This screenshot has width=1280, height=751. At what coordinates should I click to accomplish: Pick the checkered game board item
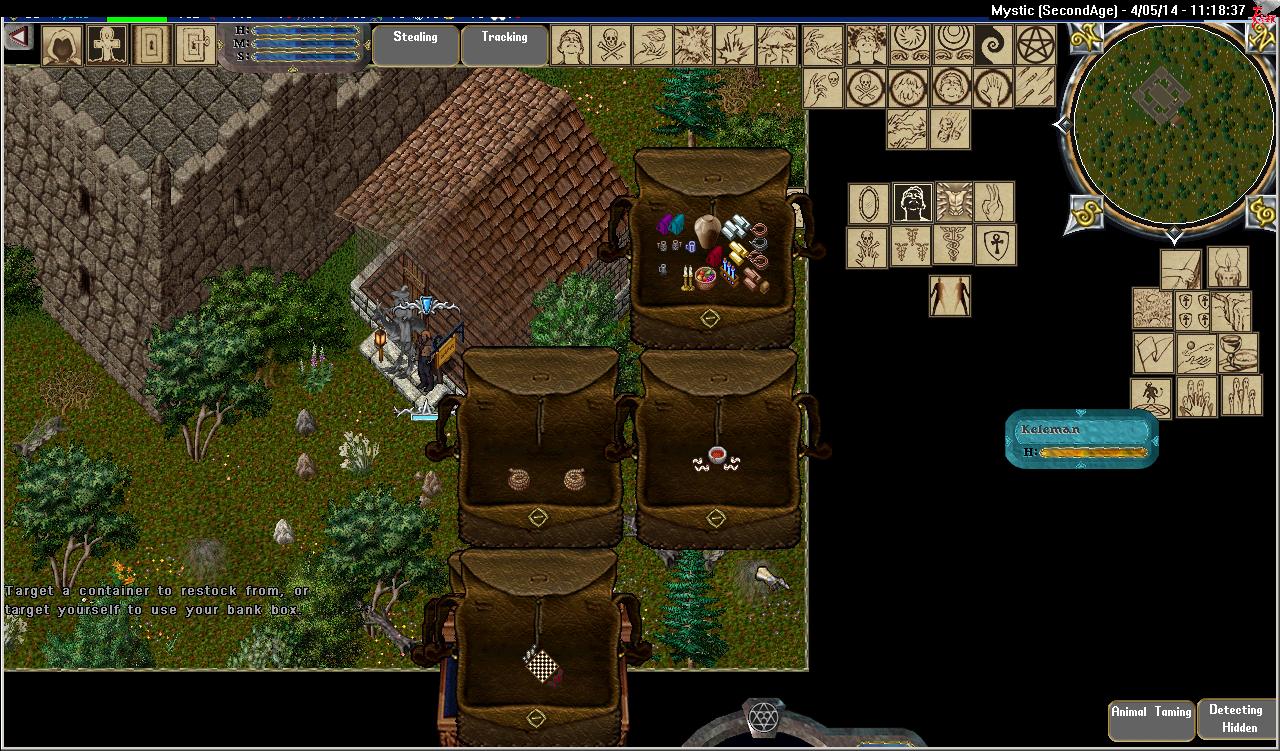pos(542,664)
